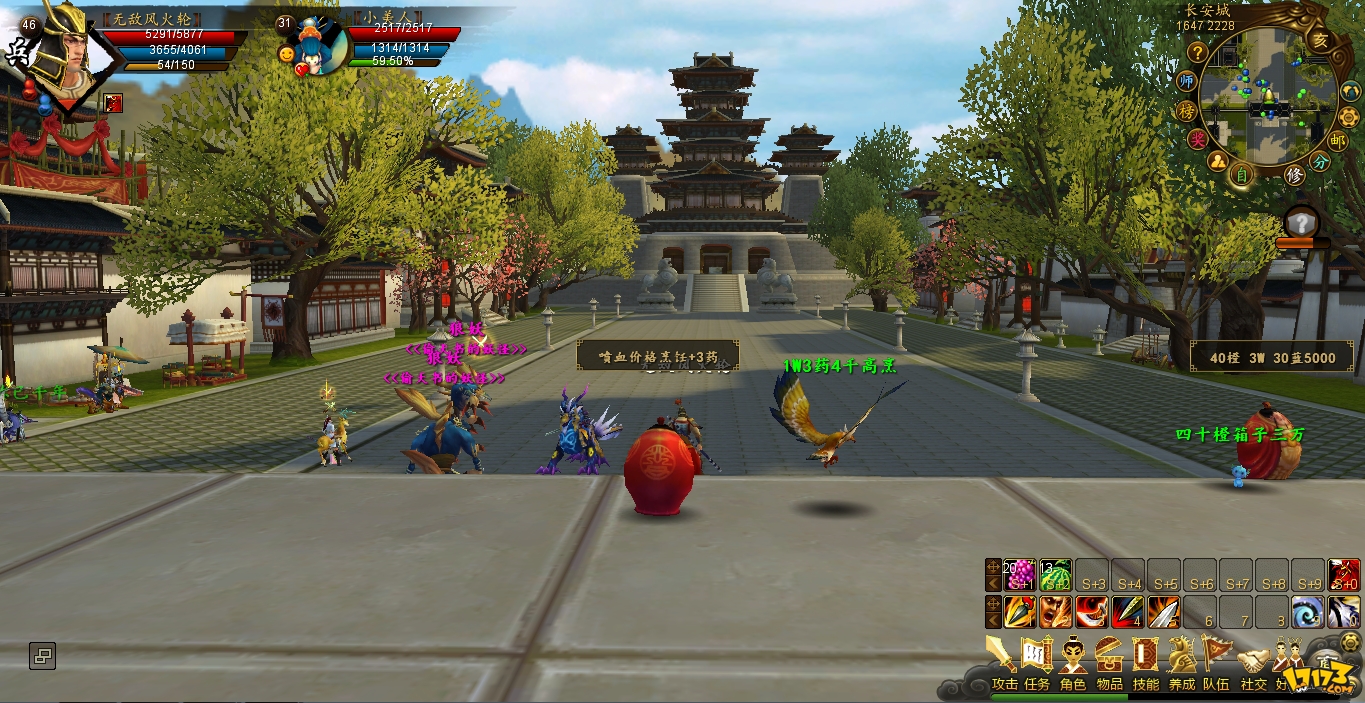Open the 养成 cultivation menu
The height and width of the screenshot is (703, 1365).
pyautogui.click(x=1182, y=659)
